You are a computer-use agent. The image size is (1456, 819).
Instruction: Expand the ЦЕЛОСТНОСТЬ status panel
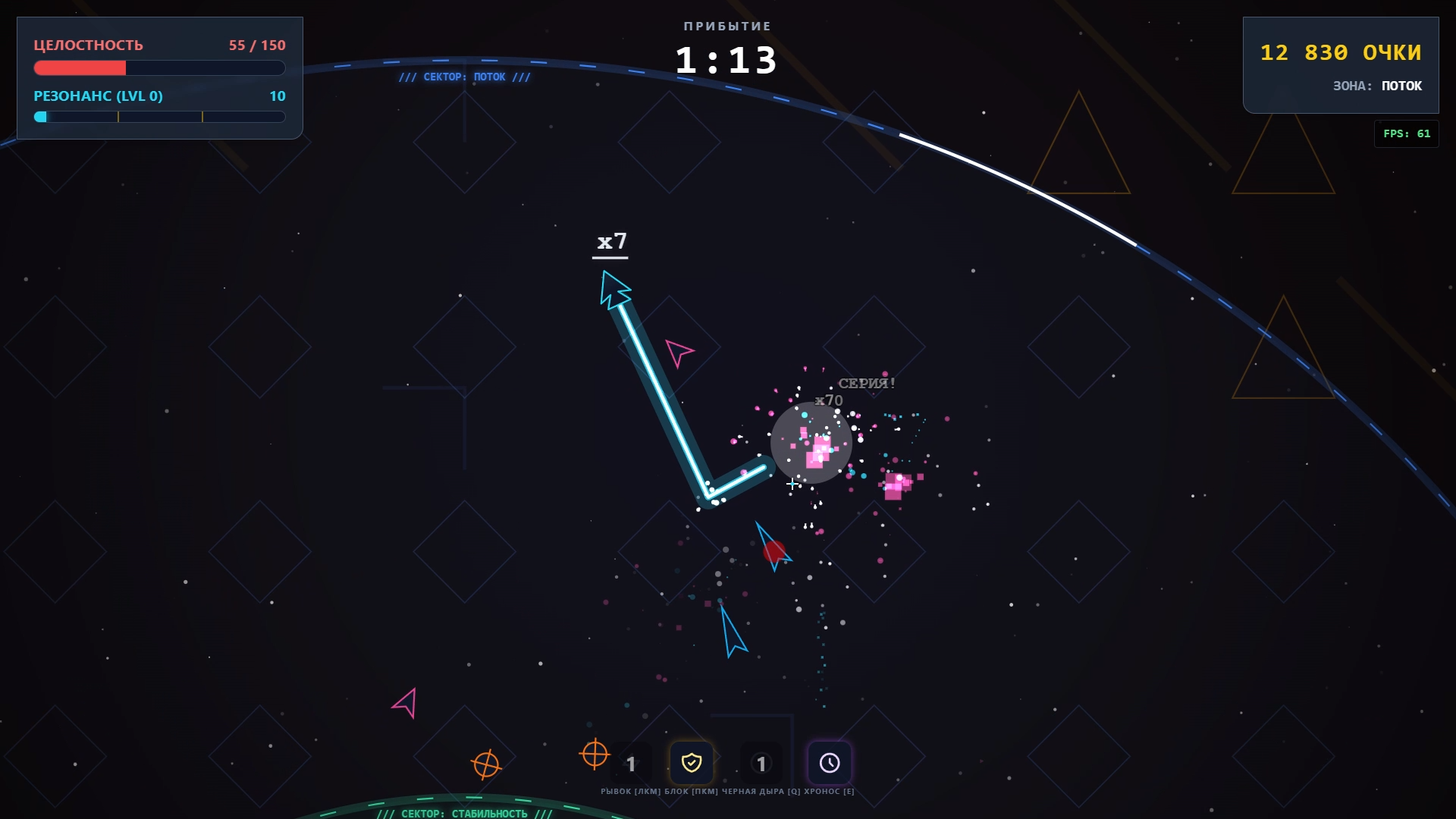point(158,76)
